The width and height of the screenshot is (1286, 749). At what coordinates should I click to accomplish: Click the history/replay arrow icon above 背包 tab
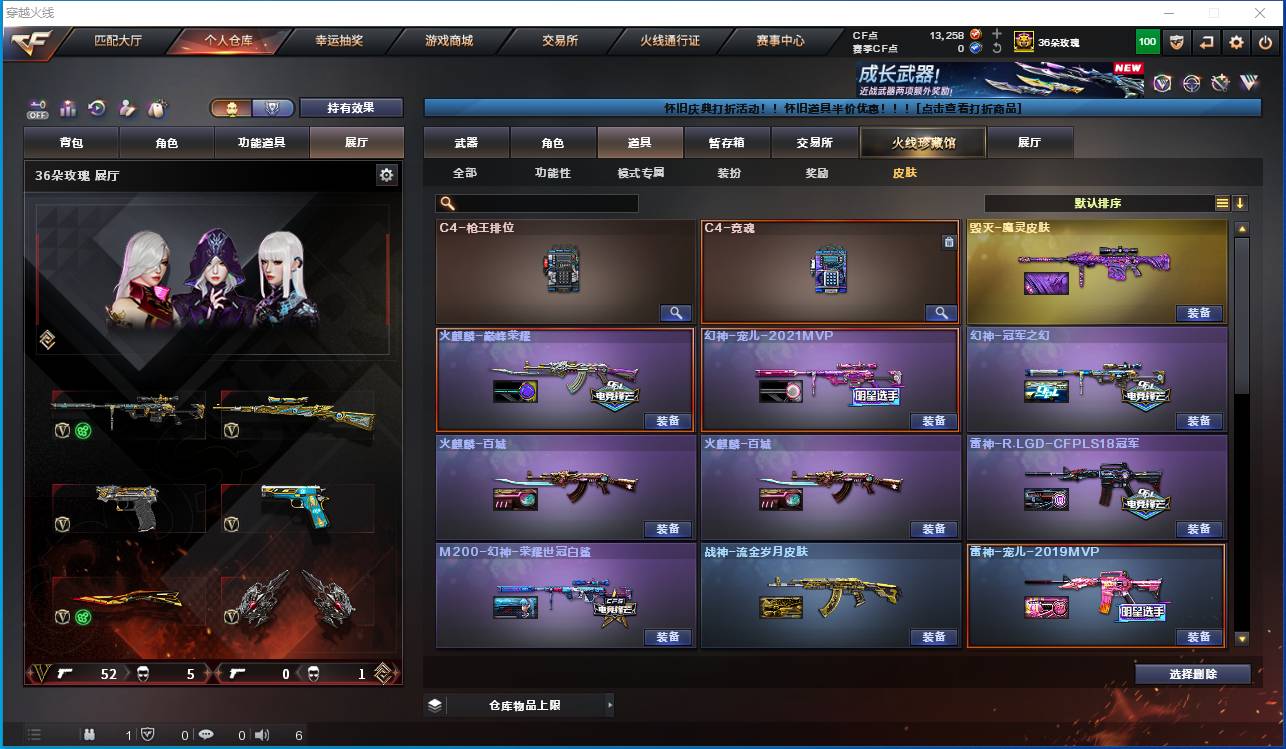tap(98, 107)
